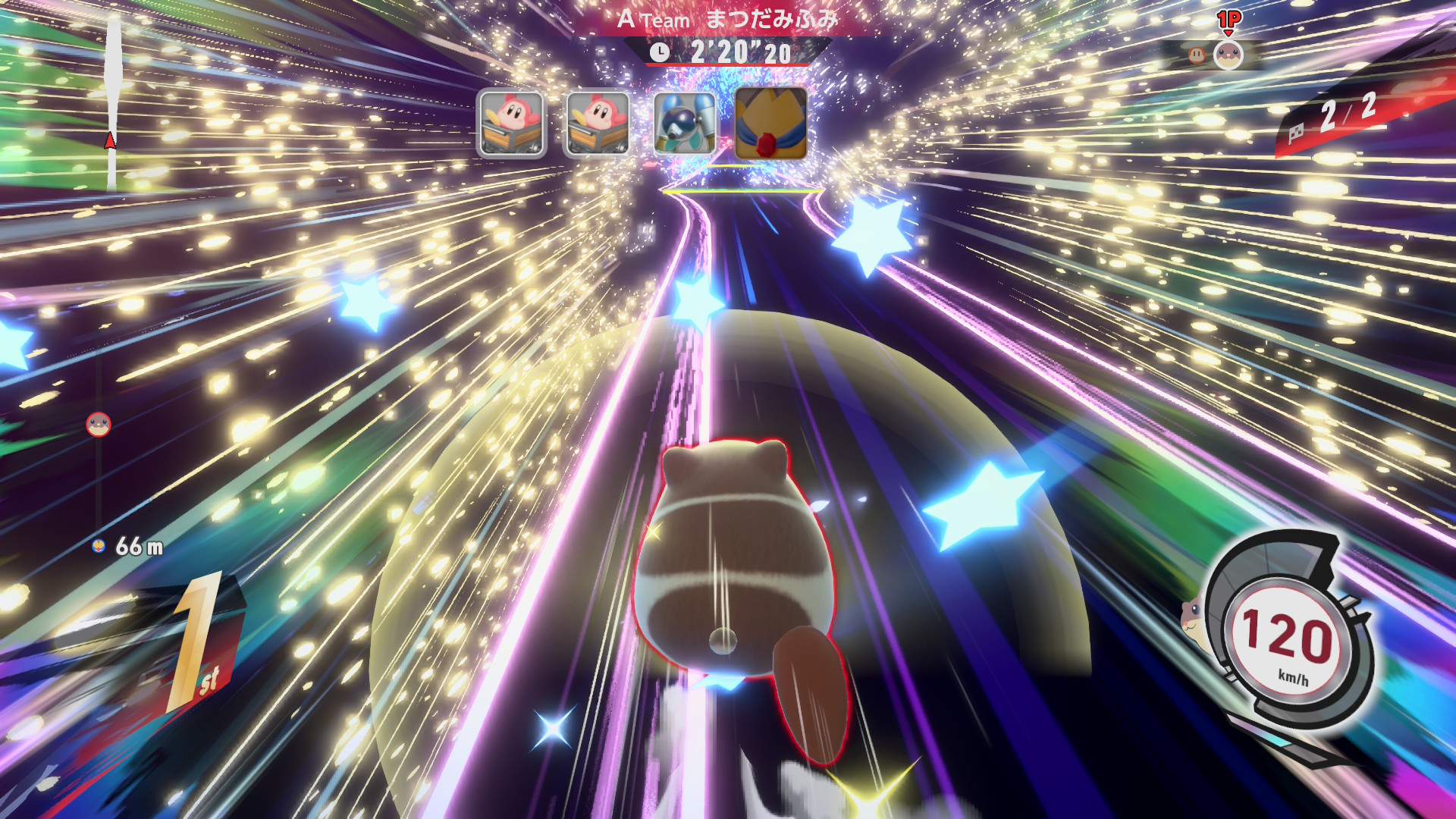
Task: Click the vertical track minimap strip
Action: click(113, 102)
